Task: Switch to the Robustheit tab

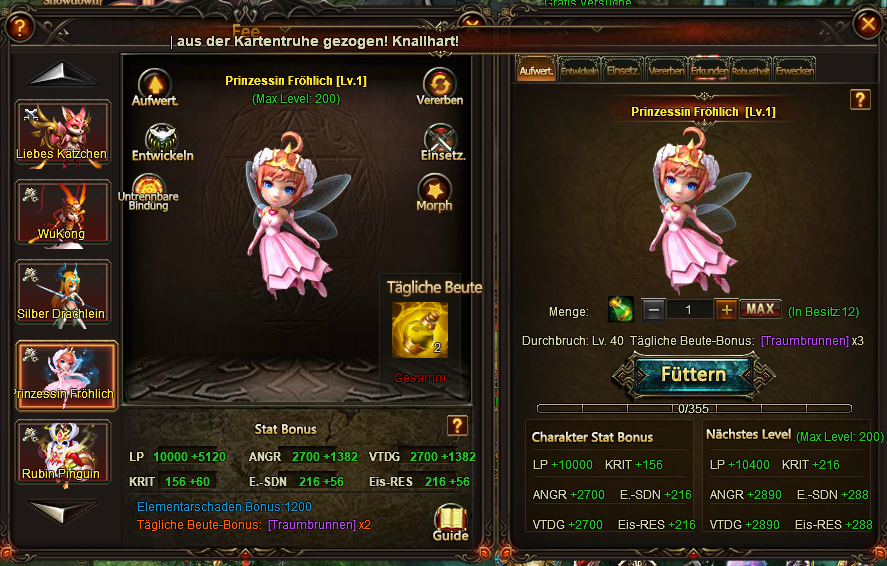Action: [x=751, y=69]
